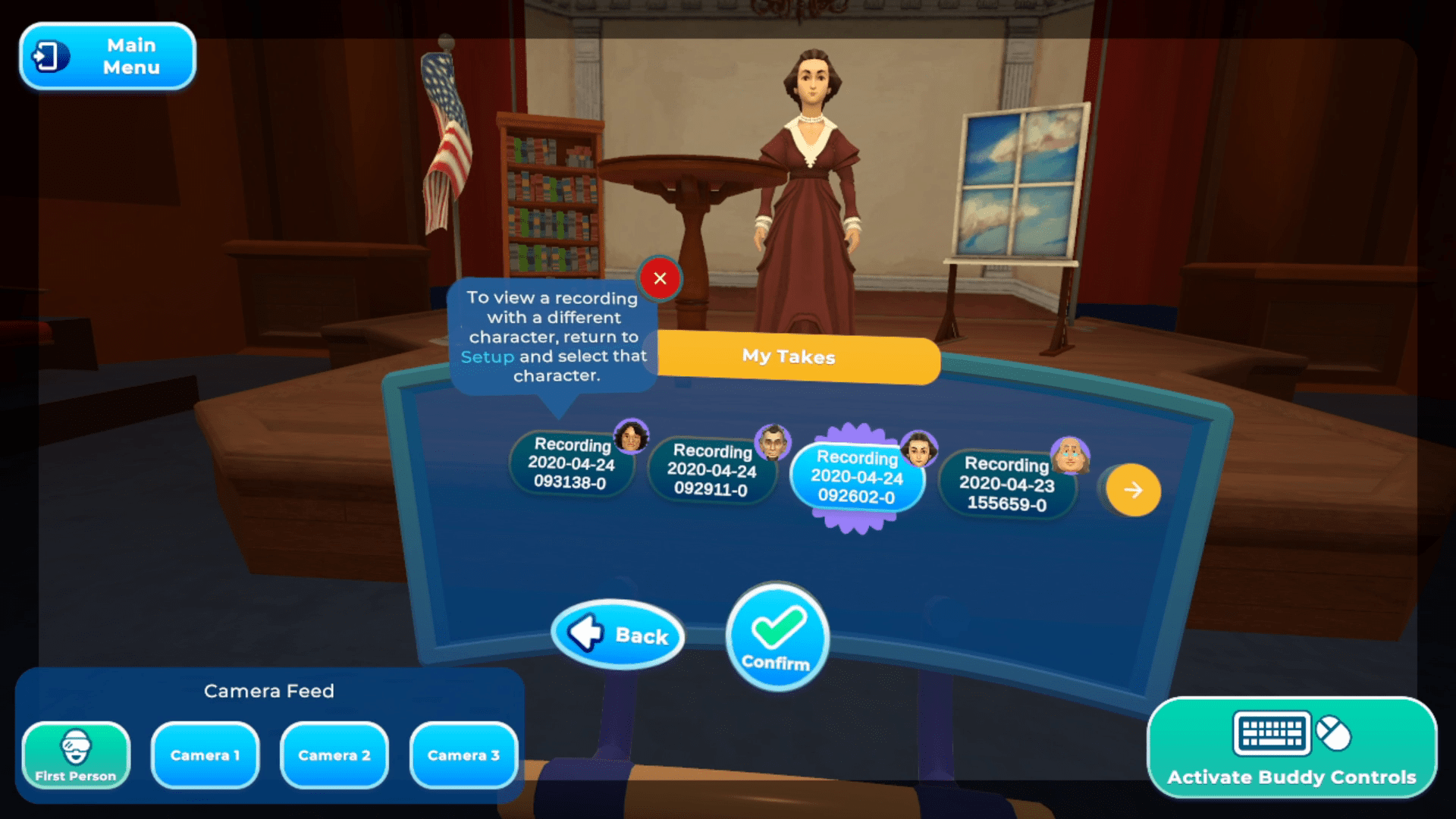Select Recording 2020-04-23 155659-0
The image size is (1456, 819).
coord(1006,484)
